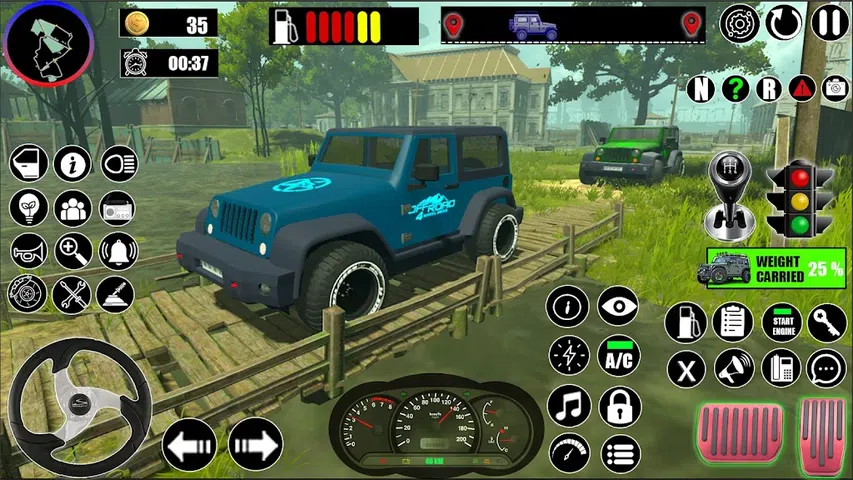853x480 pixels.
Task: Steer with the right arrow button
Action: [255, 443]
